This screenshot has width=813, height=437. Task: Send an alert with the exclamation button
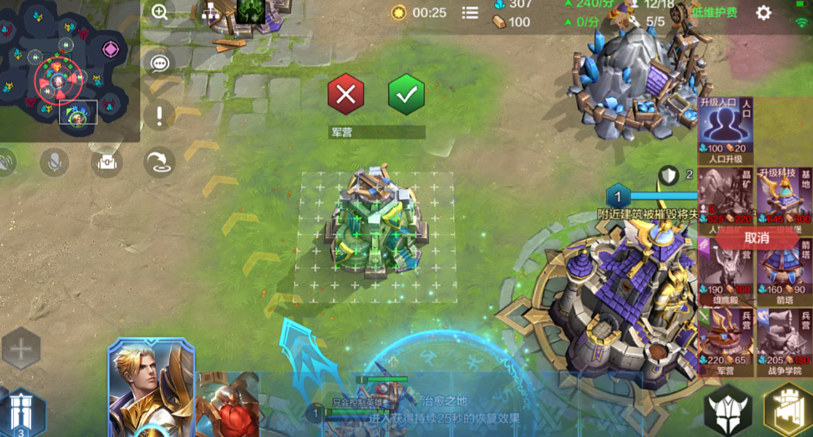160,115
